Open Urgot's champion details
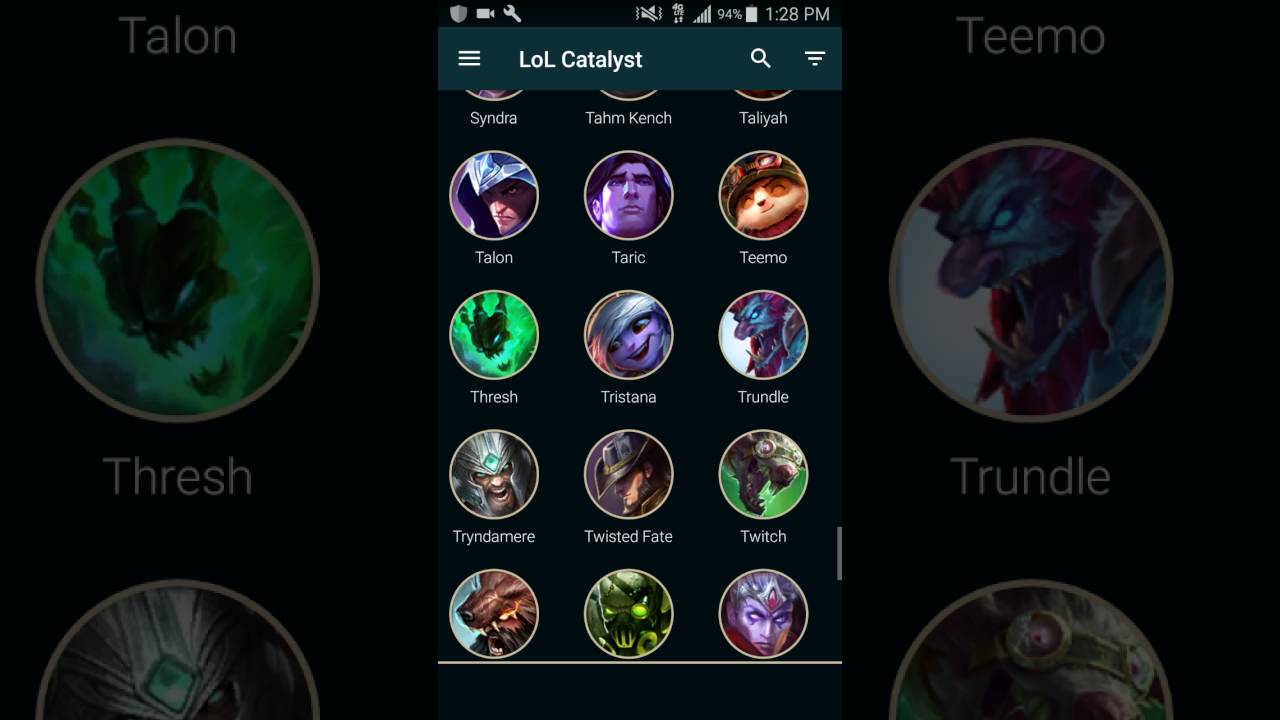Screen dimensions: 1280x720 point(628,613)
